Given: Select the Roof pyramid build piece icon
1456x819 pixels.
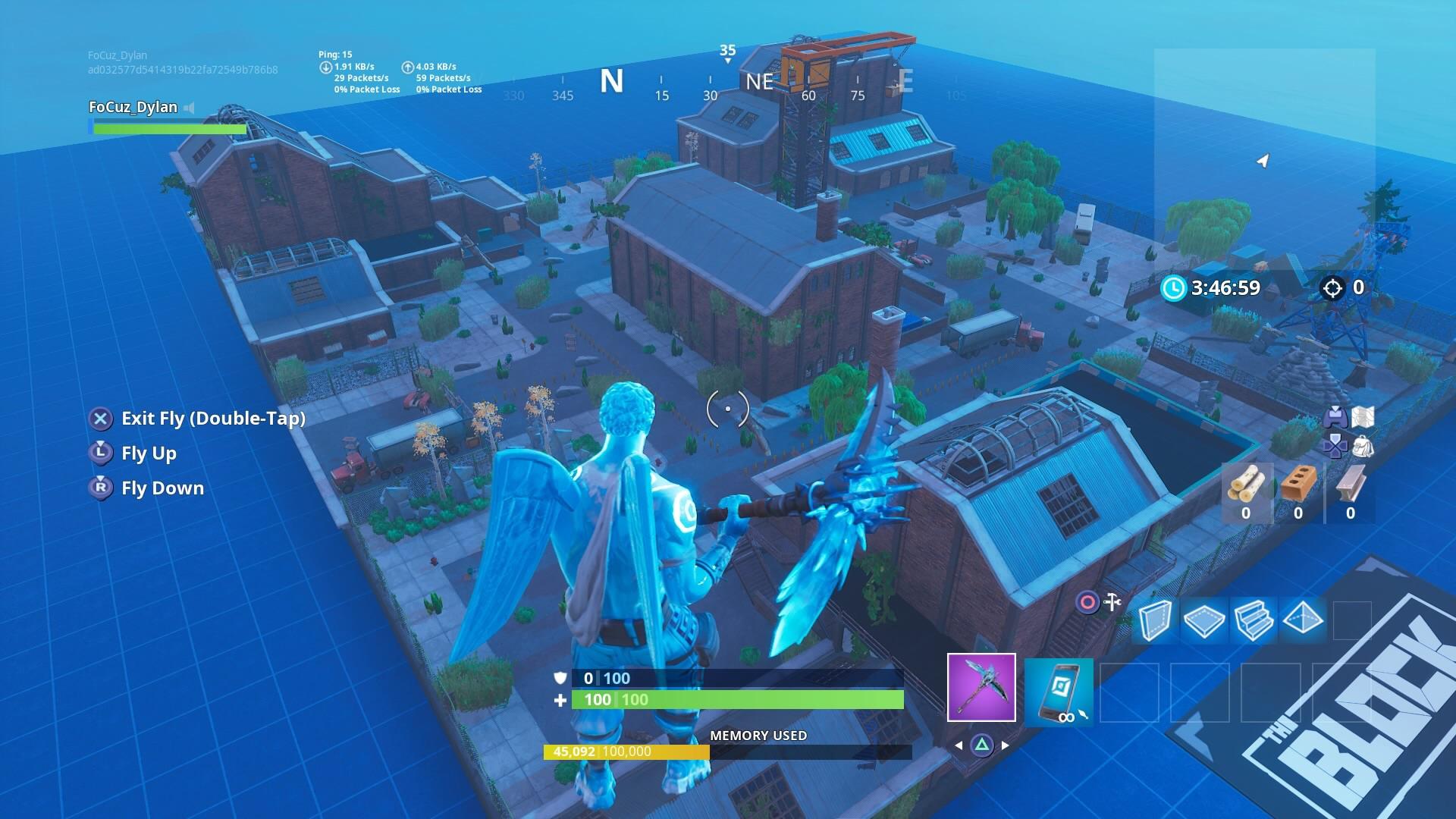Looking at the screenshot, I should [1302, 620].
